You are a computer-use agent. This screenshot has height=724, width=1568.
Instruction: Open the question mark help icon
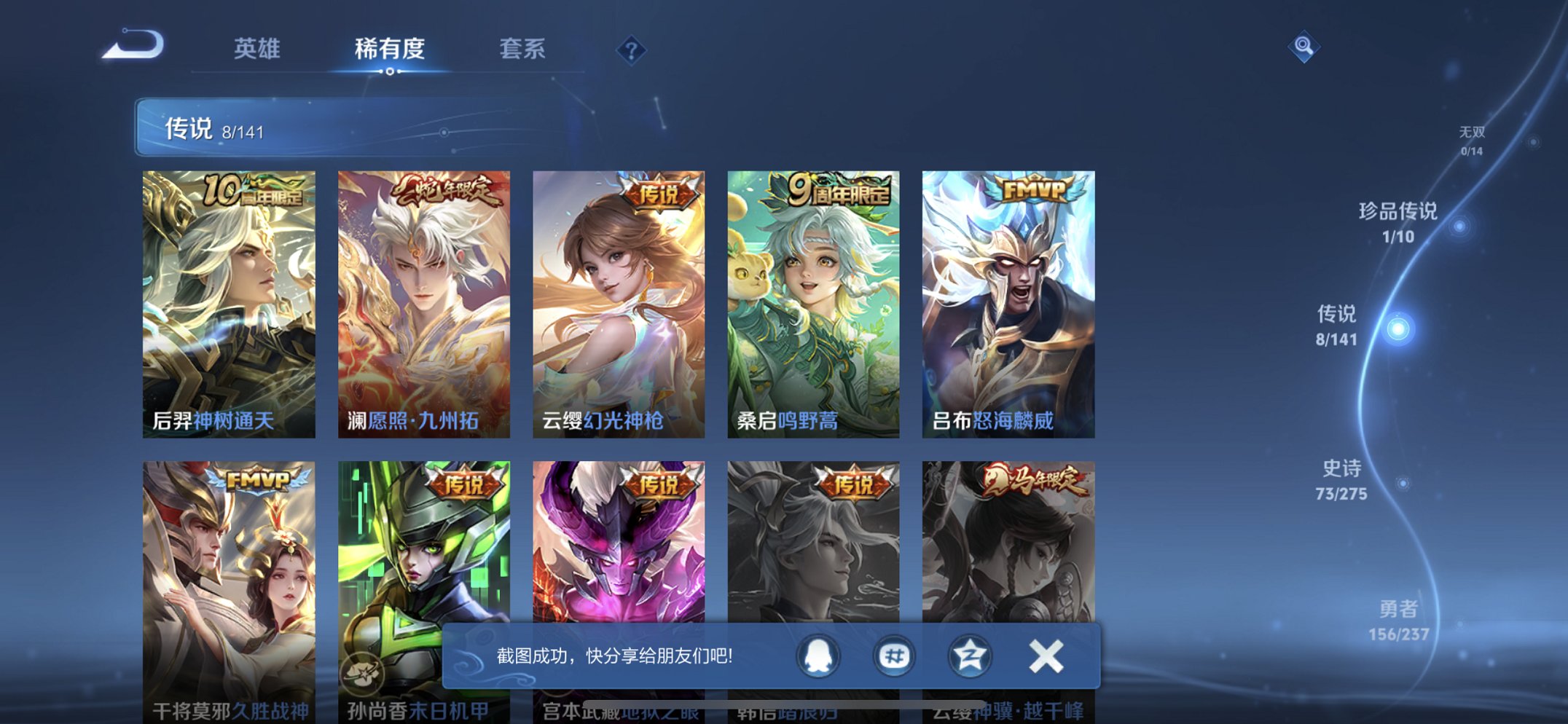[632, 50]
